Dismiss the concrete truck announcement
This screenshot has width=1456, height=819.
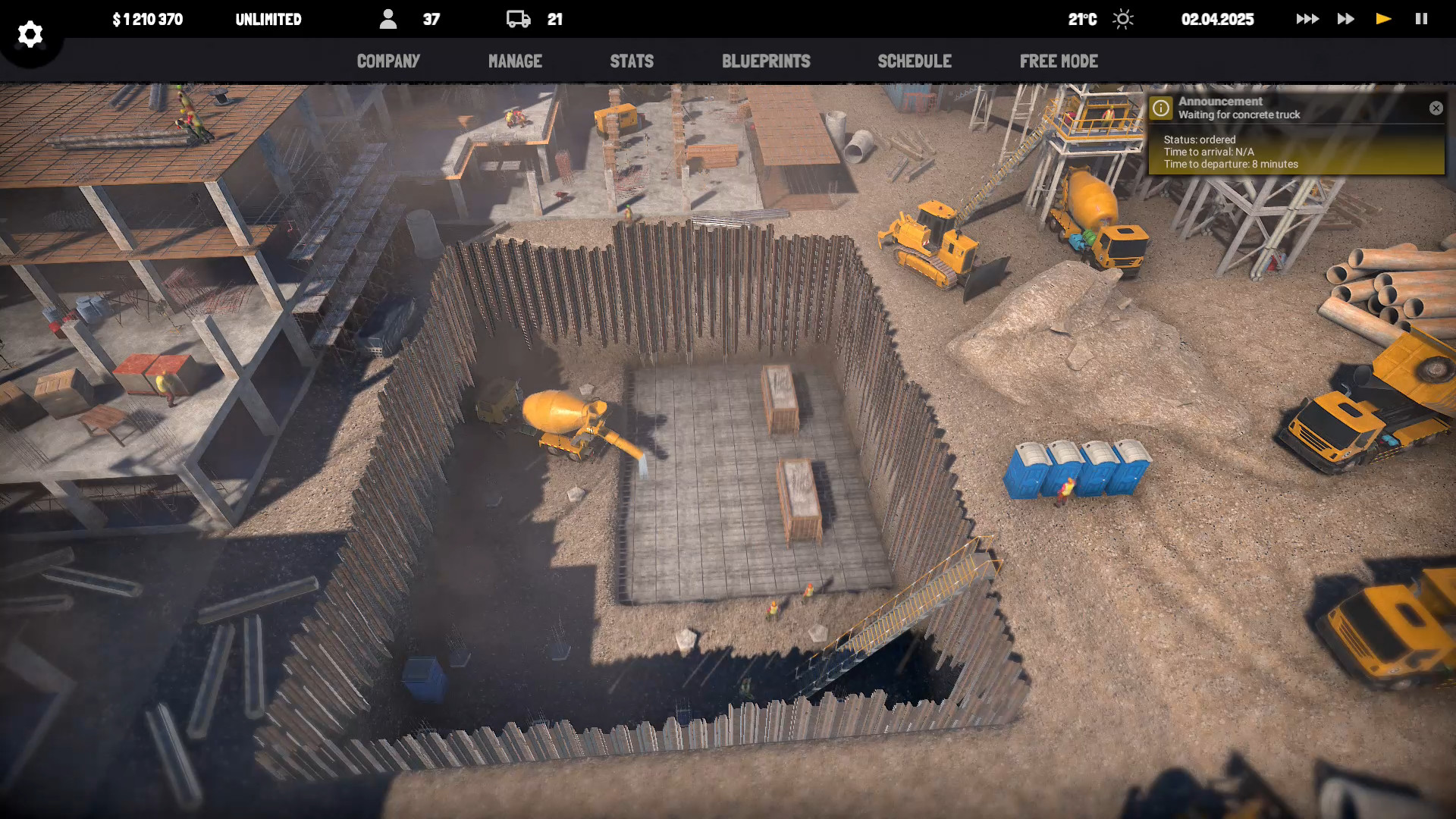point(1436,108)
